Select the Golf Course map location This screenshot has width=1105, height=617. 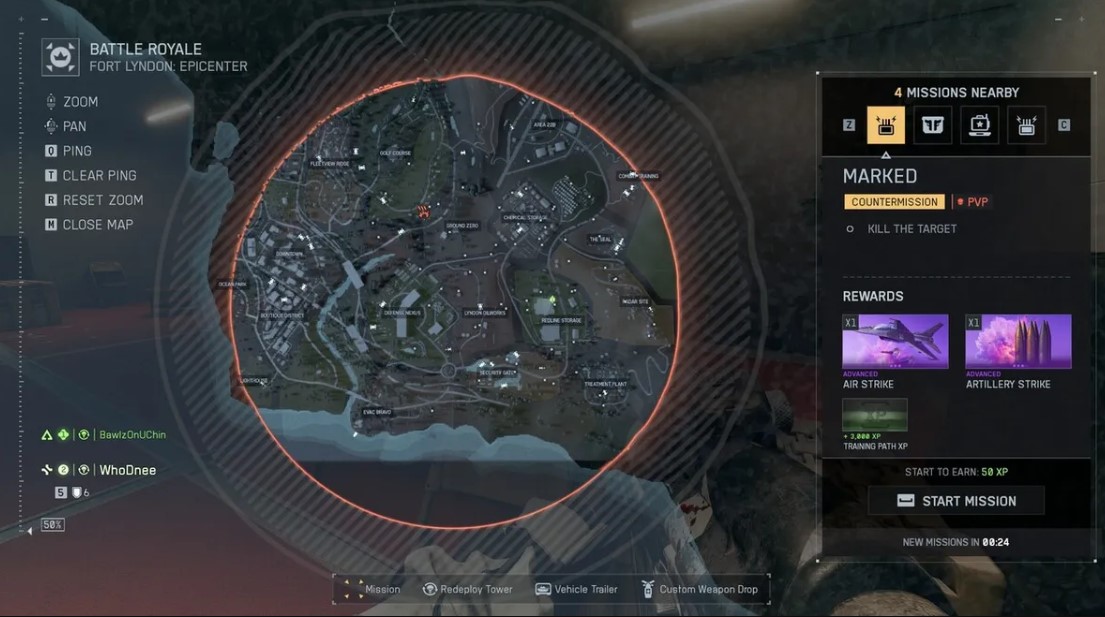coord(395,153)
